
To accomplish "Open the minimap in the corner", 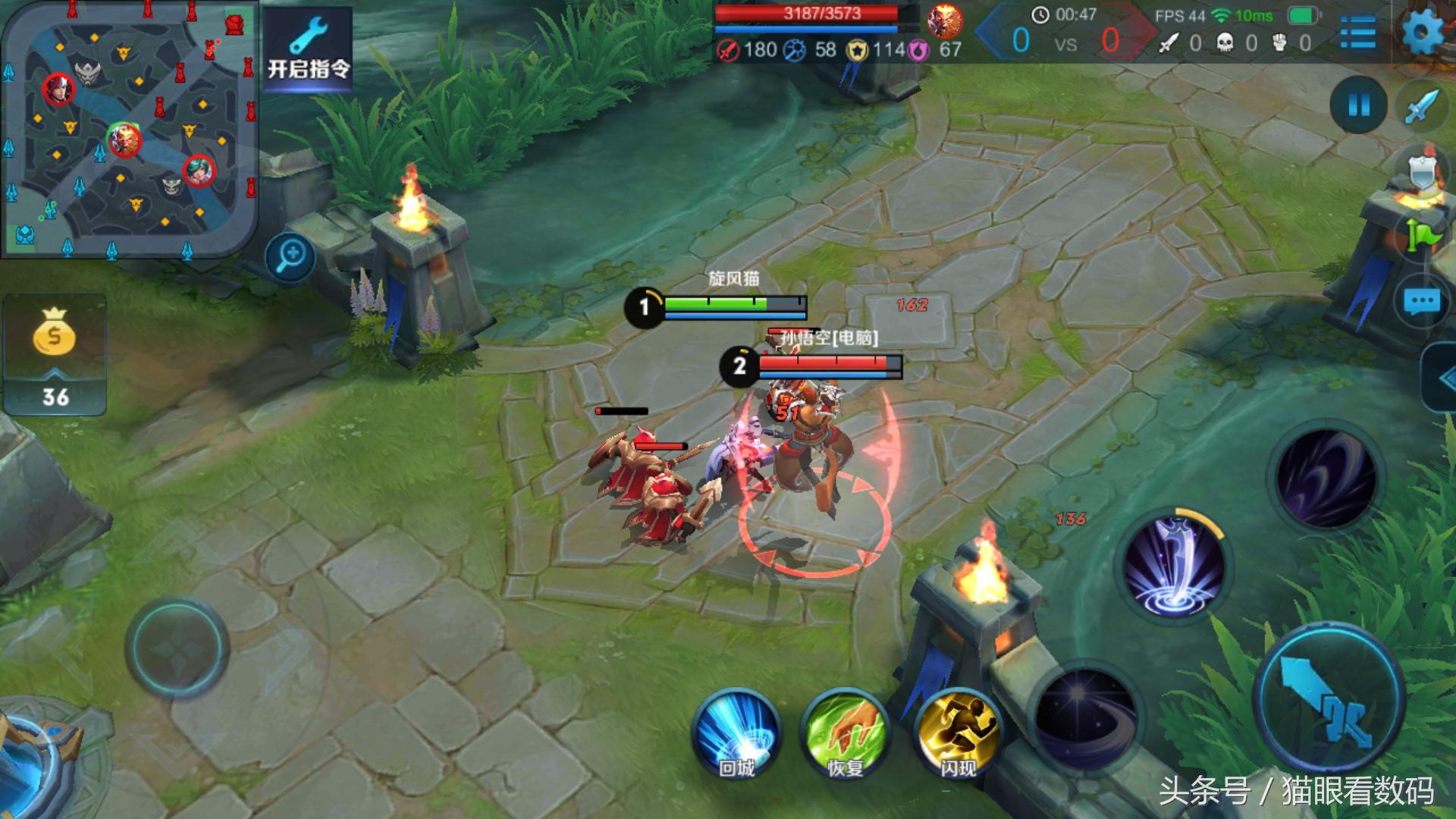I will 129,129.
